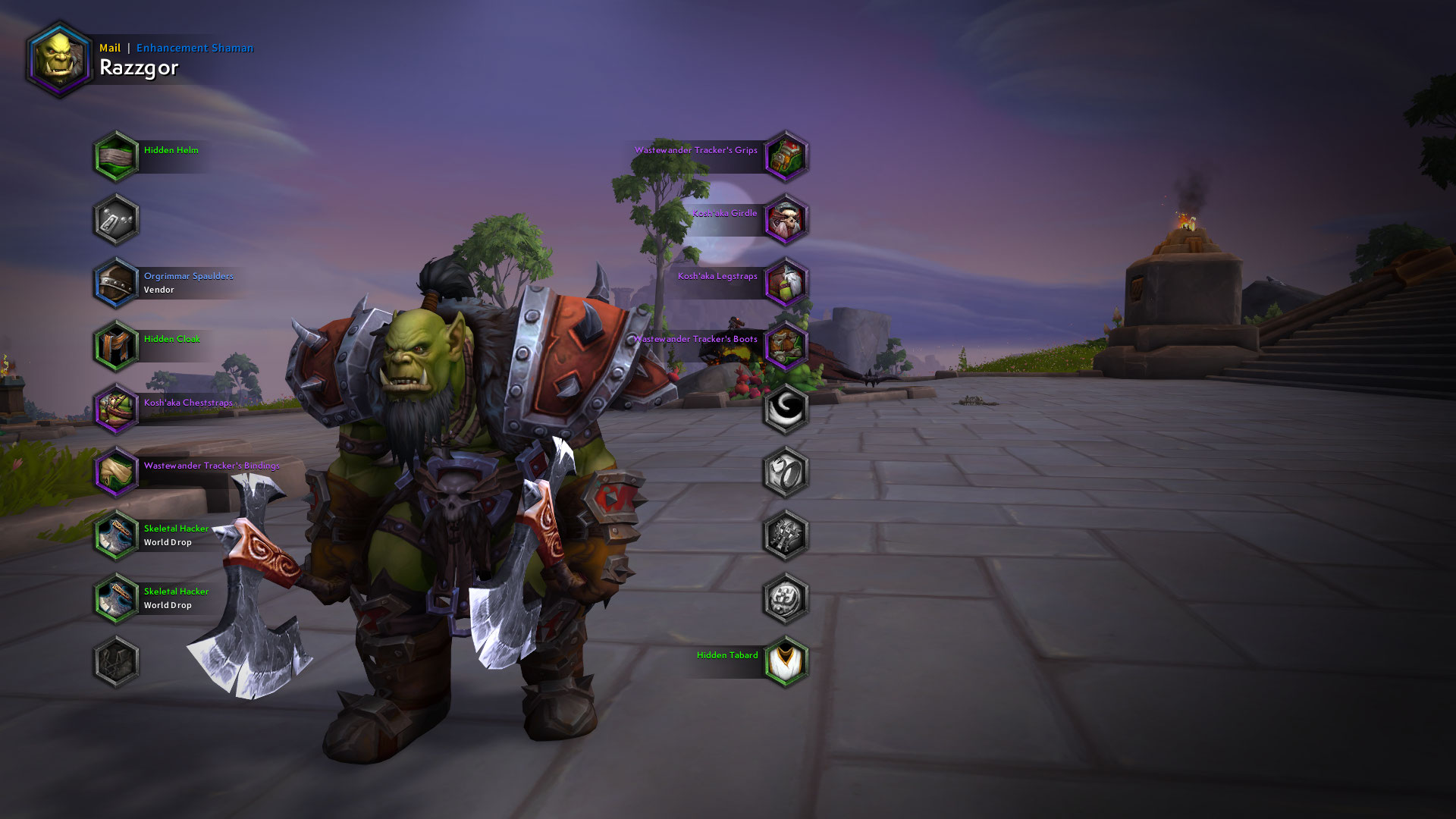The width and height of the screenshot is (1456, 819).
Task: Select the Hidden Helm slot icon
Action: [115, 155]
